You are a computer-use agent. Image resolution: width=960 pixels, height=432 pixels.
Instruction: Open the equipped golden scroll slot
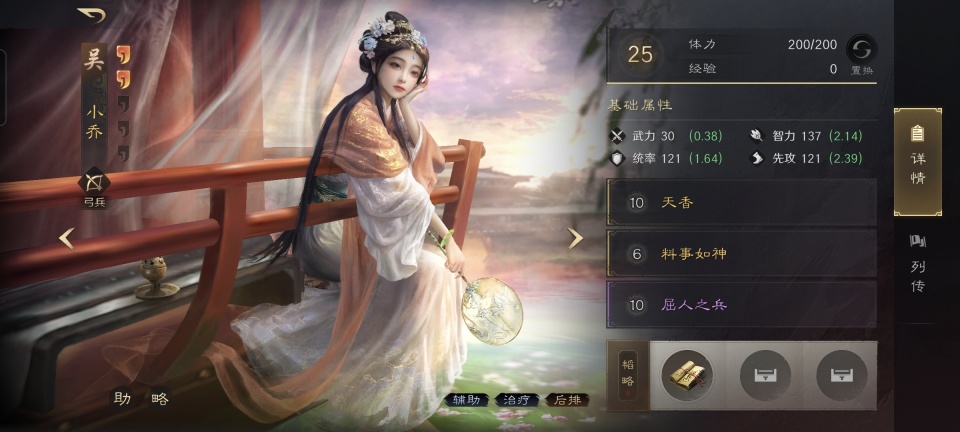click(687, 375)
